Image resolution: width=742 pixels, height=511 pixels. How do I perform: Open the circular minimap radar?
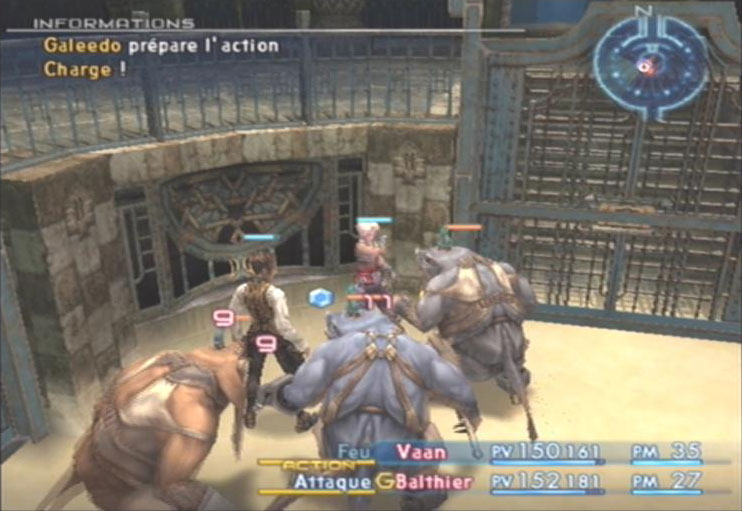pos(649,62)
